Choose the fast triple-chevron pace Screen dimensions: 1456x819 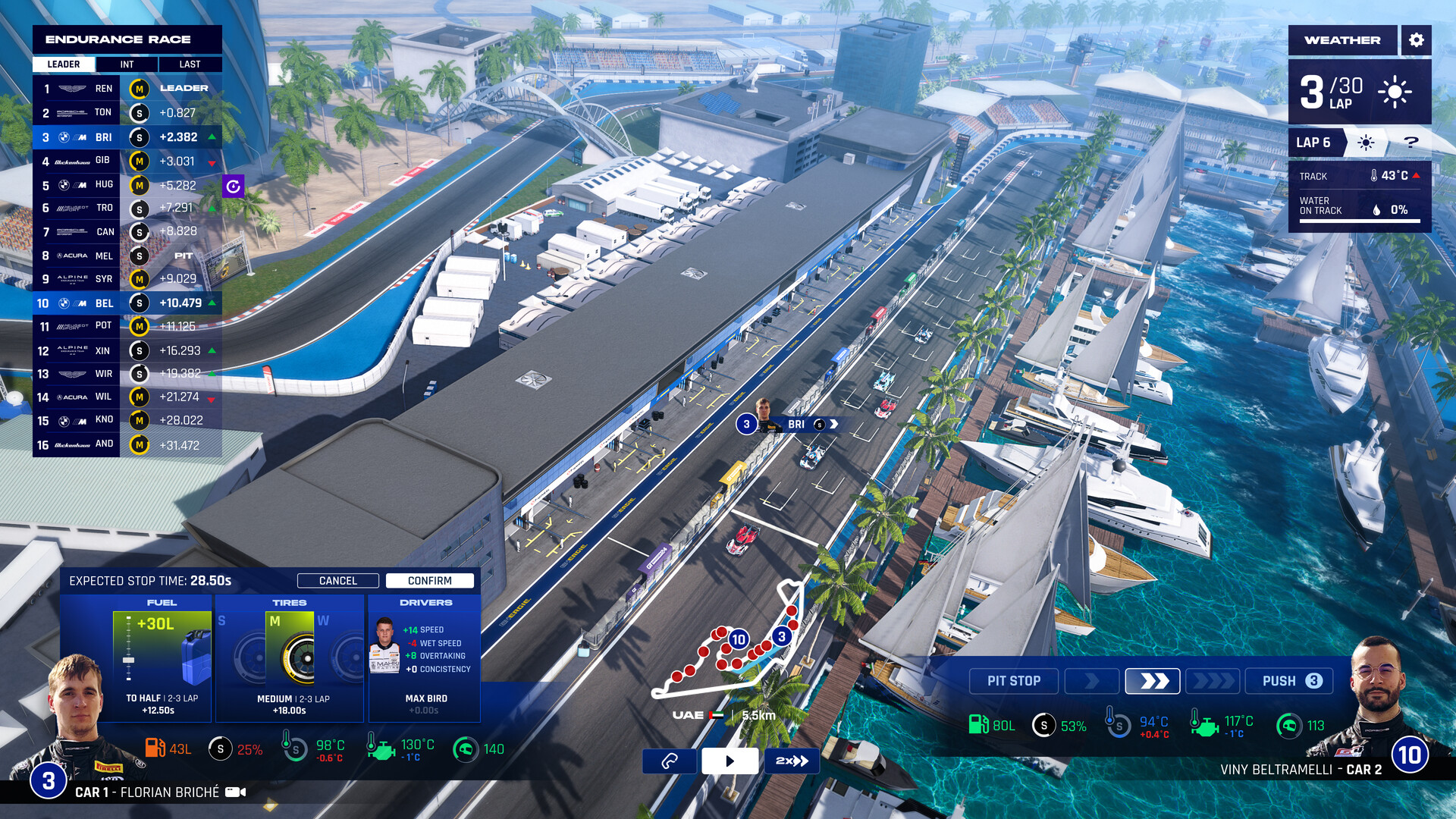click(1213, 681)
